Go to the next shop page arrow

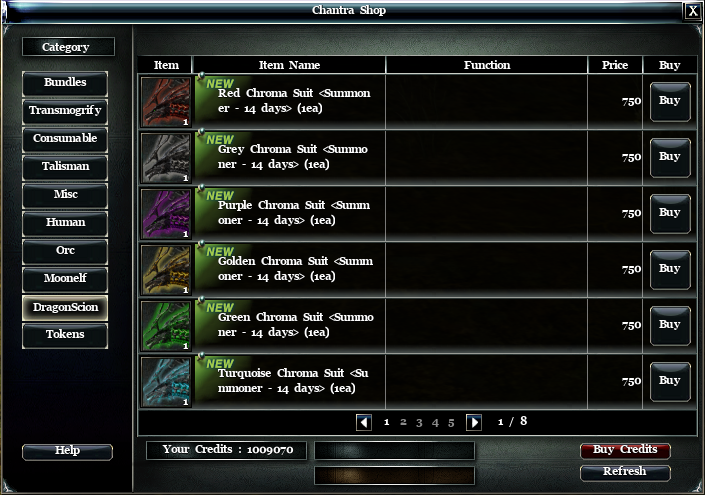(x=474, y=422)
